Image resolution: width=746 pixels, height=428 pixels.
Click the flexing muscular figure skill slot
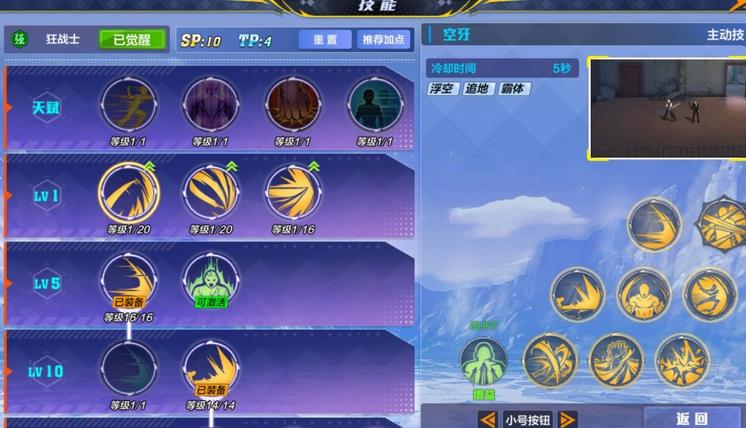click(642, 295)
